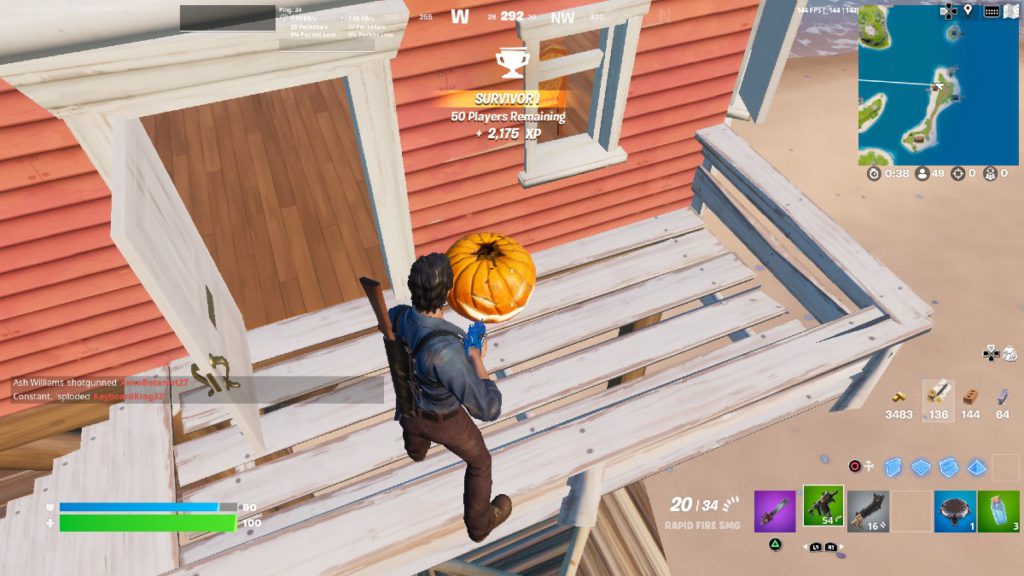Click the keyboard icon above the minimap

click(x=991, y=11)
